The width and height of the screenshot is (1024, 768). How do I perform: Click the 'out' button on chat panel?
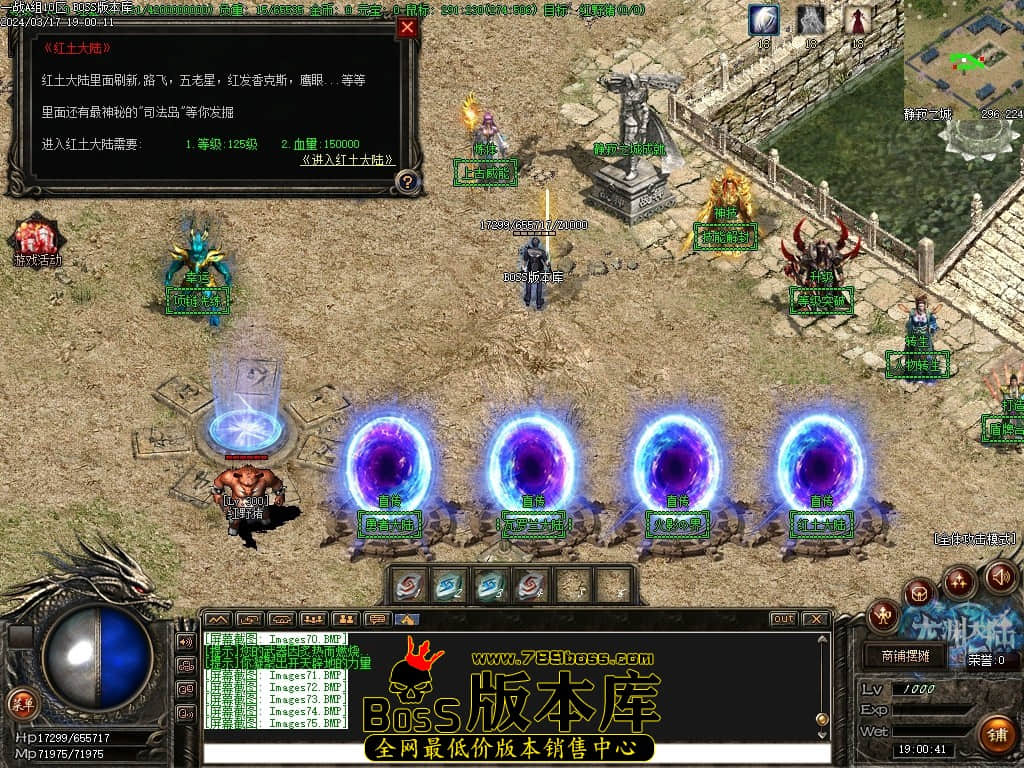(x=783, y=620)
